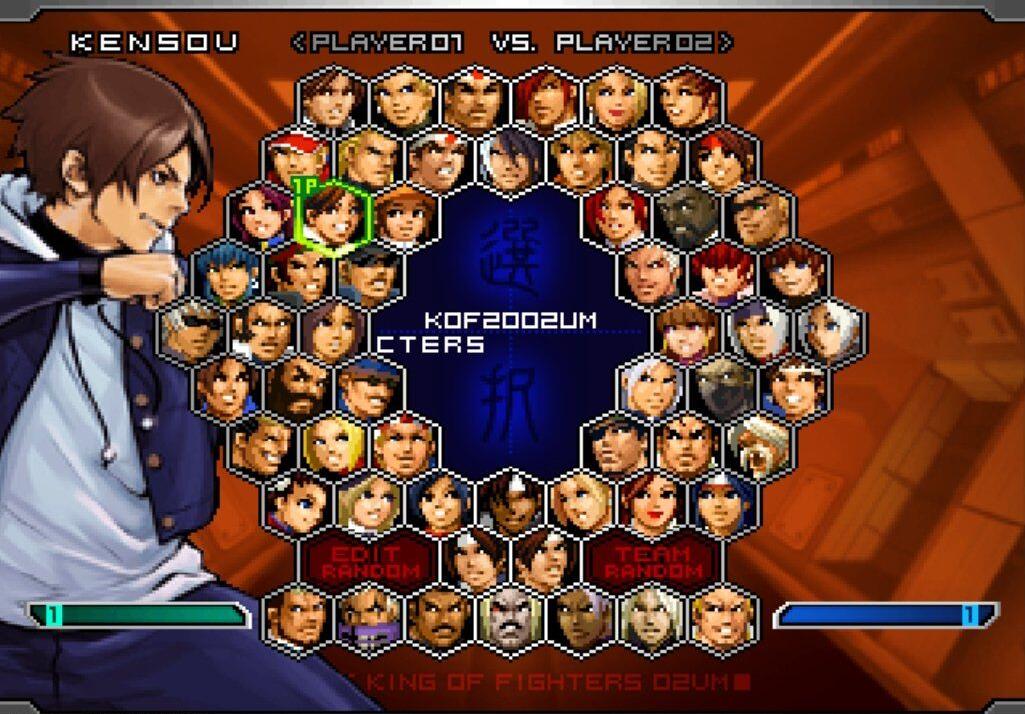Choose the TEAM RANDOM hexagon

[x=652, y=561]
